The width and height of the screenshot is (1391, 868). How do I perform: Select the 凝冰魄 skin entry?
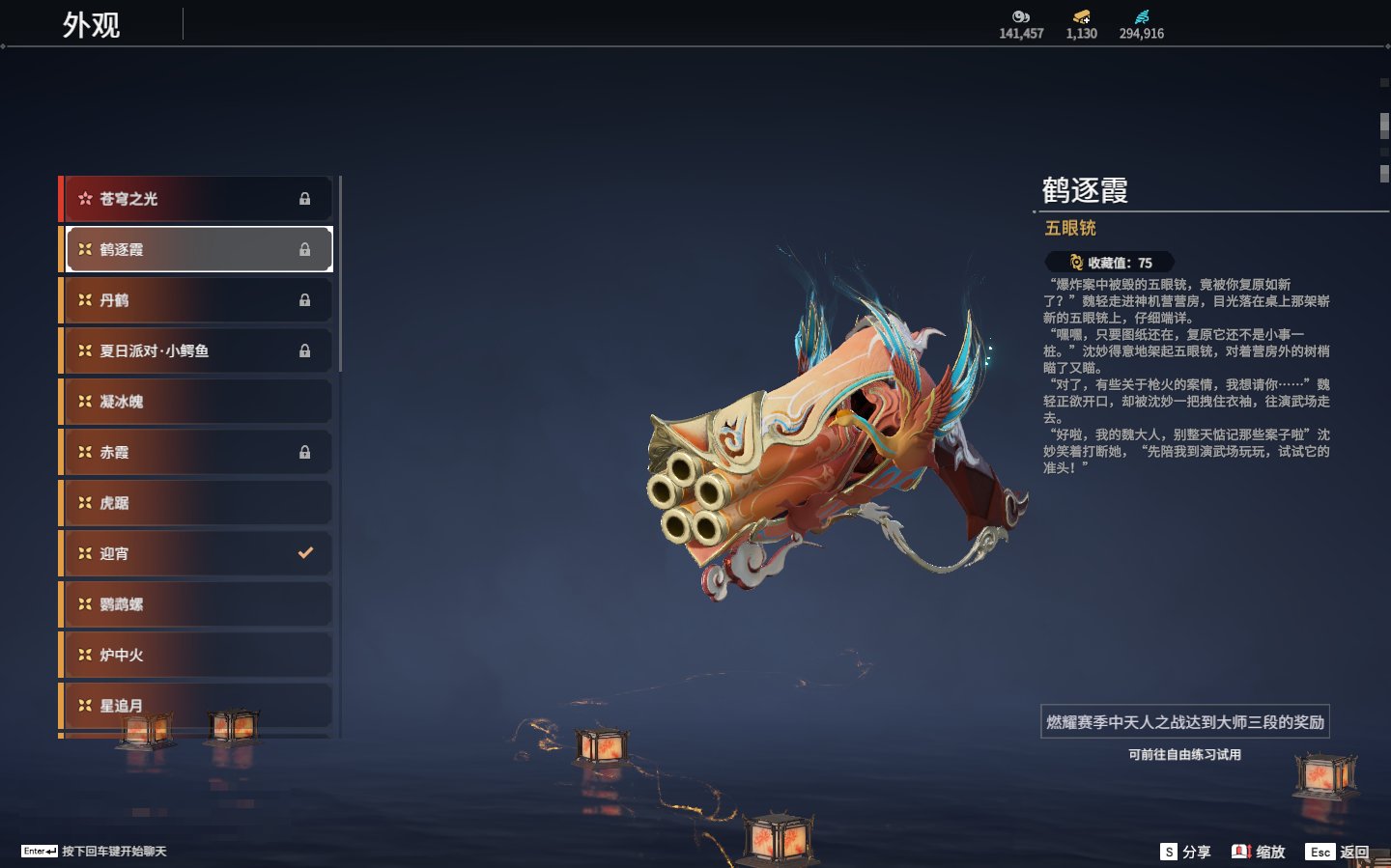(198, 402)
